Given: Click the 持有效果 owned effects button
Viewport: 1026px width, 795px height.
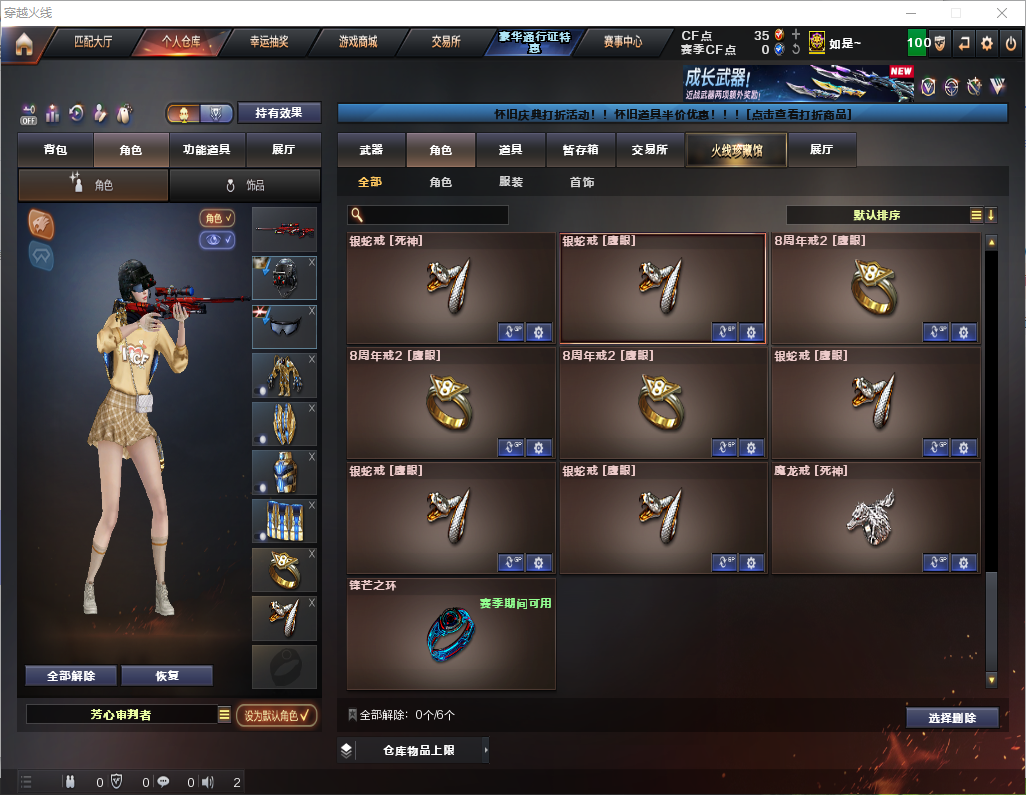Looking at the screenshot, I should tap(279, 113).
